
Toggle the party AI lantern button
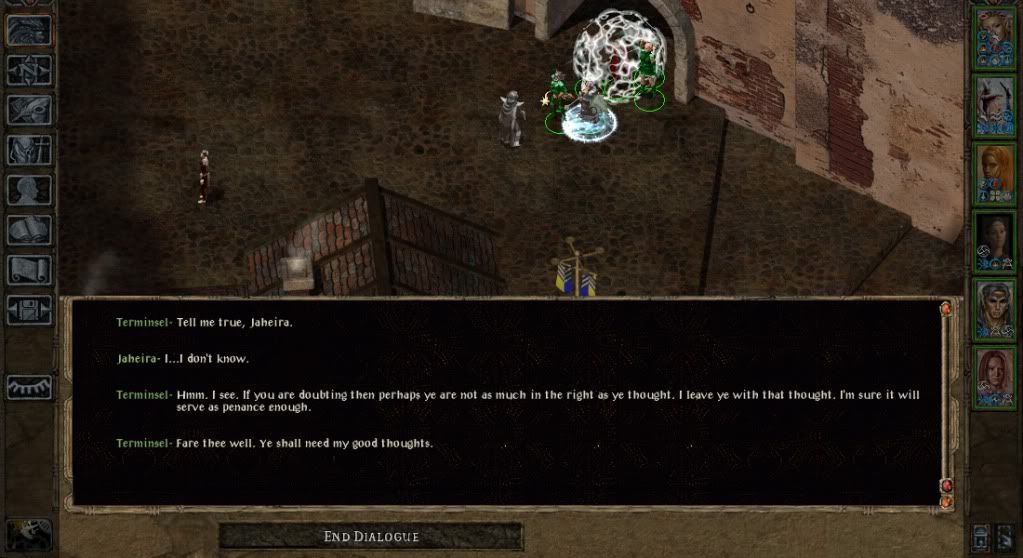[x=981, y=537]
